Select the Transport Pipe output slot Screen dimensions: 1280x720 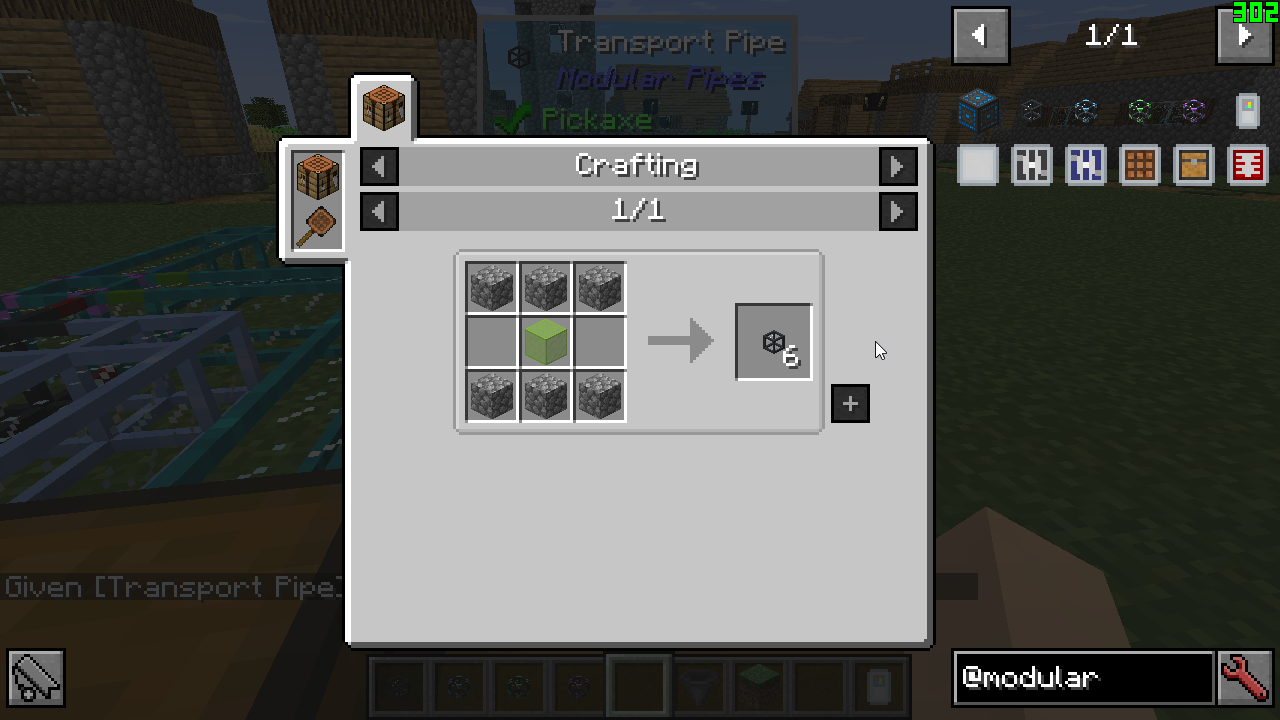coord(774,342)
